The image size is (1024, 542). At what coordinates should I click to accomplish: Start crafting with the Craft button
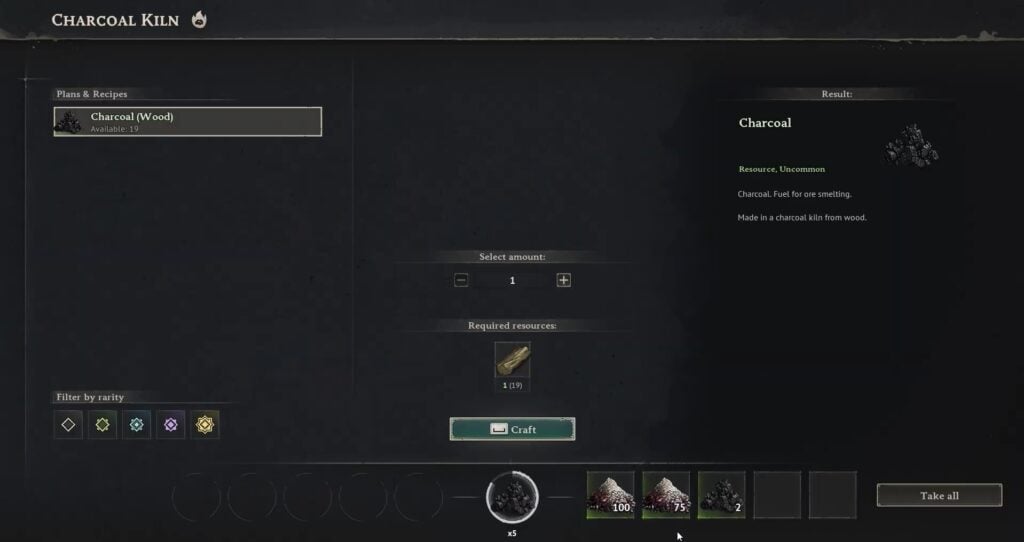[x=512, y=429]
